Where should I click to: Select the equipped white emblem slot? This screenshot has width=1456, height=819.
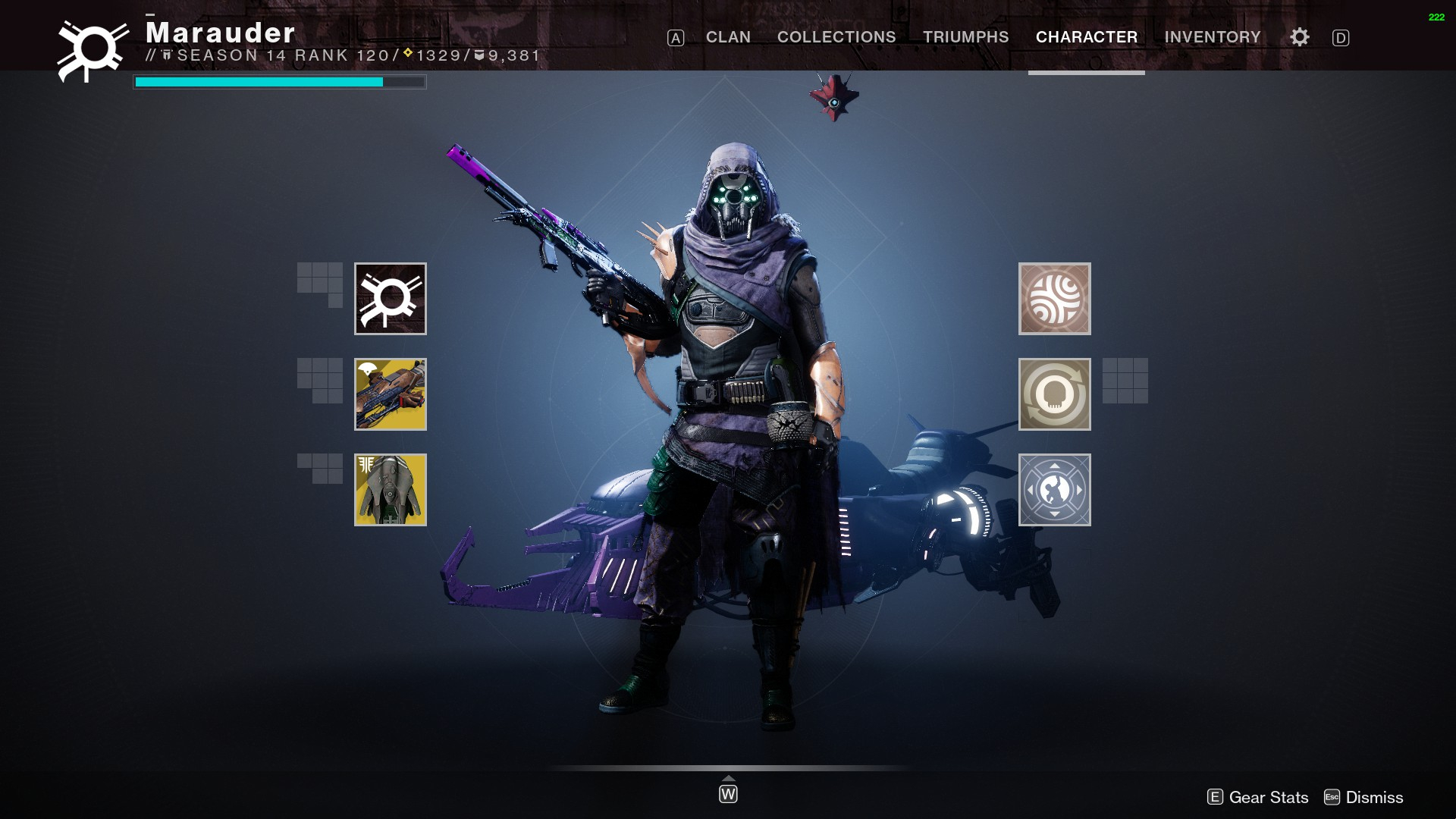(391, 299)
